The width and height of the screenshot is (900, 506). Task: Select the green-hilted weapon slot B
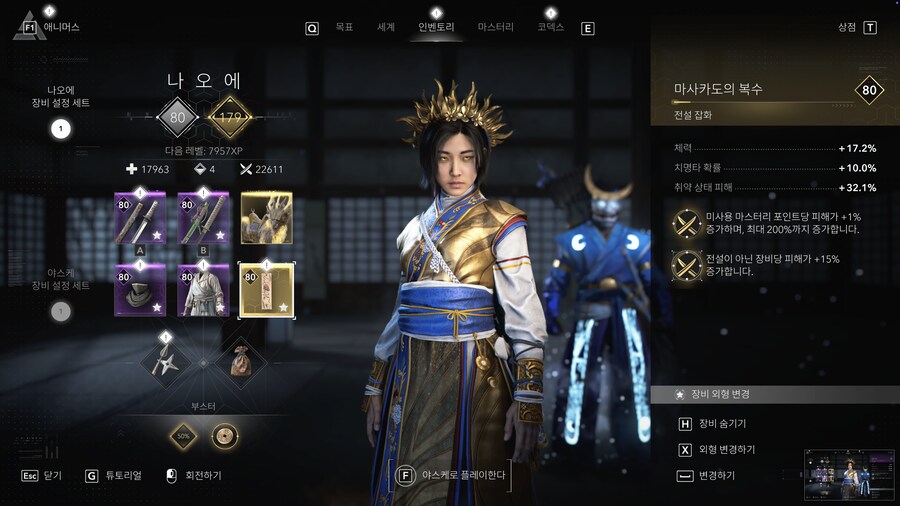[203, 218]
